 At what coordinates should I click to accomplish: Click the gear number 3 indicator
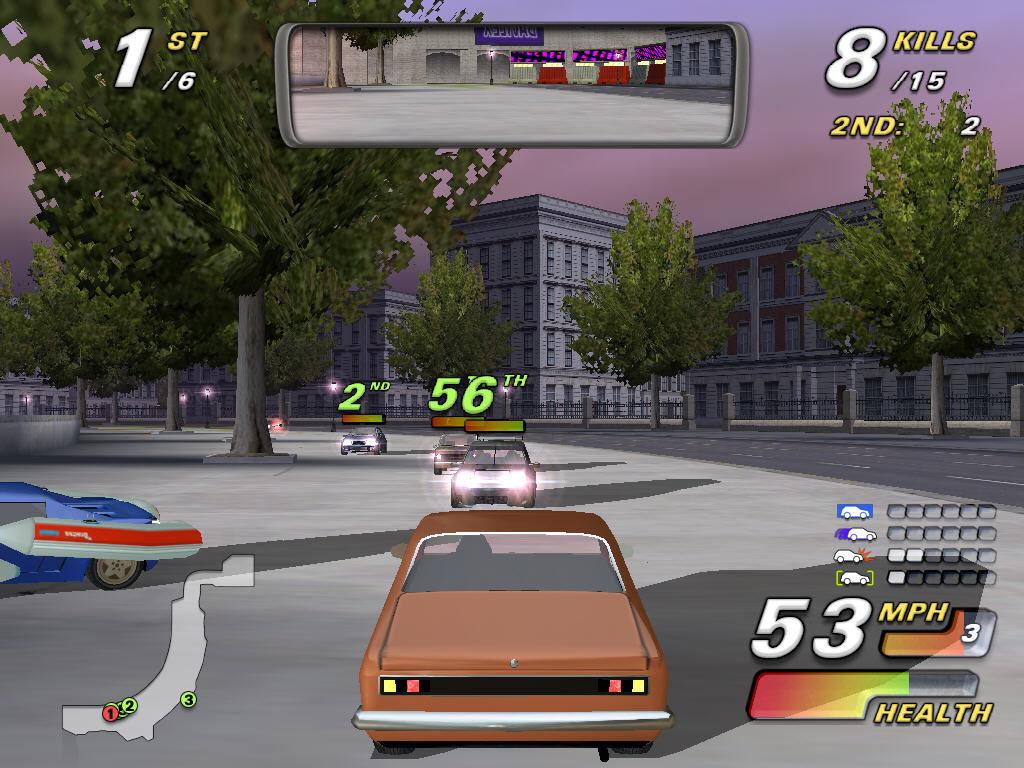point(969,632)
